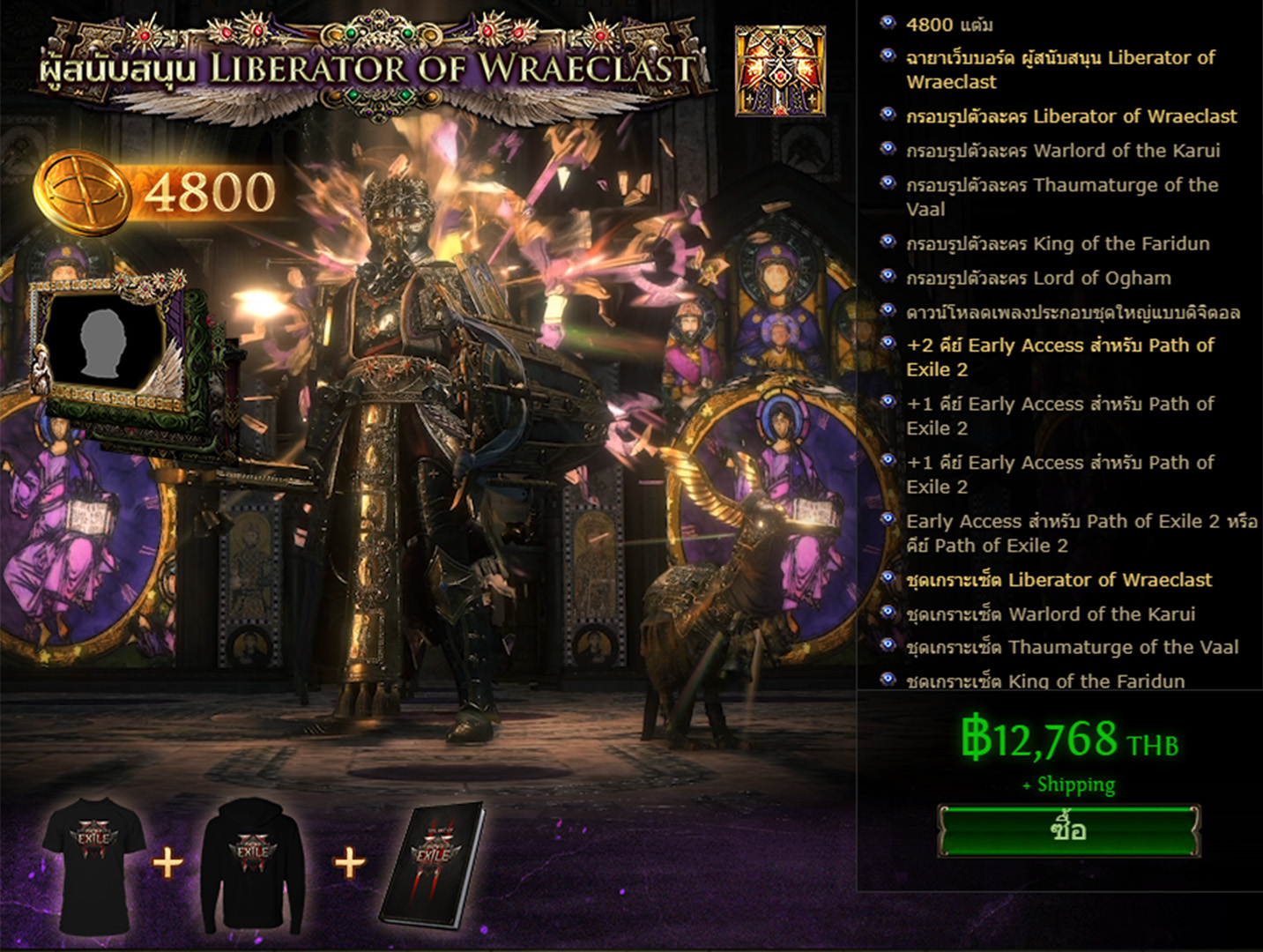Click the green ซื้อ buy button
The width and height of the screenshot is (1263, 952).
1068,830
